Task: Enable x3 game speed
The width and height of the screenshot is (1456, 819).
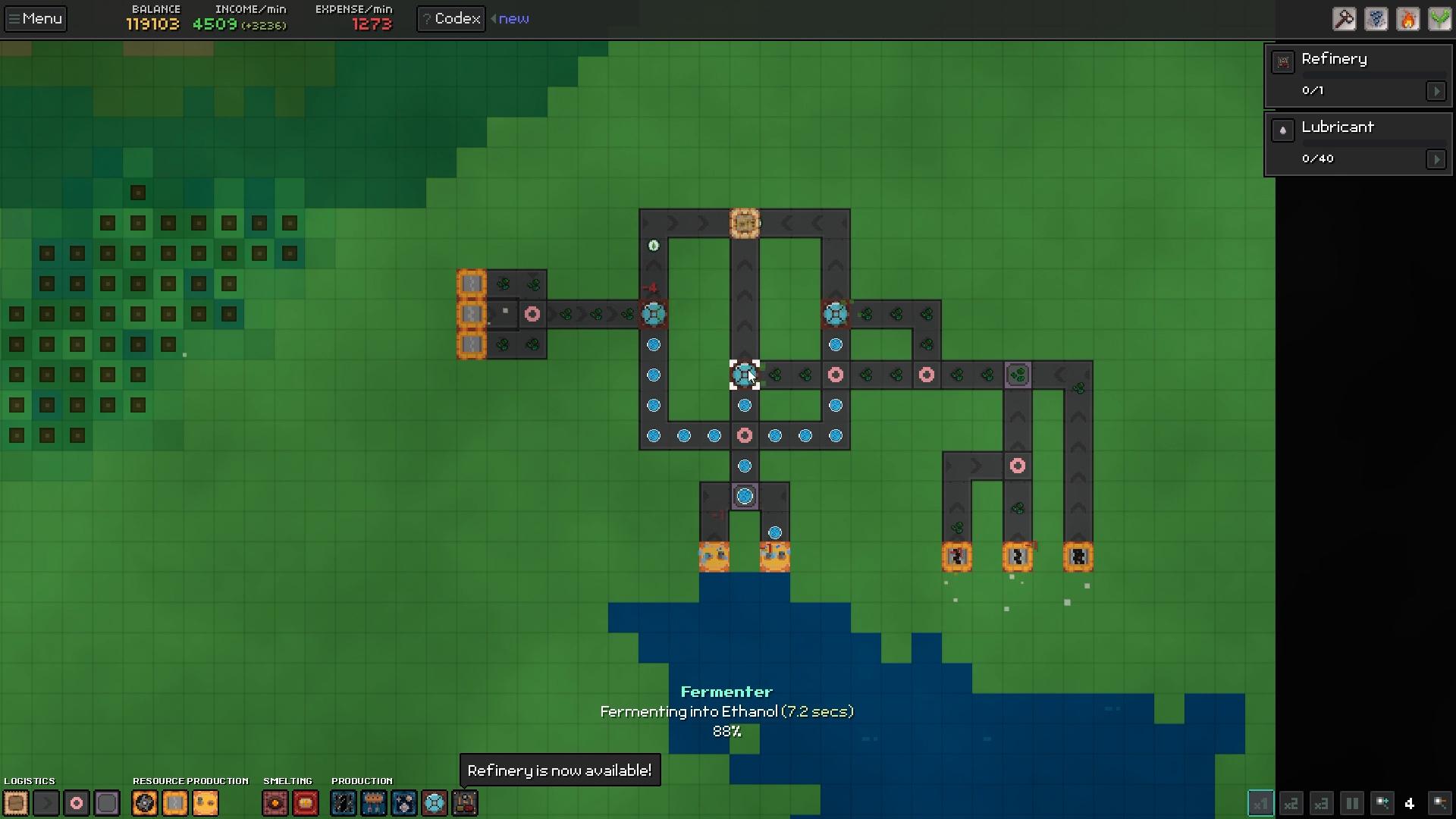Action: pyautogui.click(x=1321, y=804)
